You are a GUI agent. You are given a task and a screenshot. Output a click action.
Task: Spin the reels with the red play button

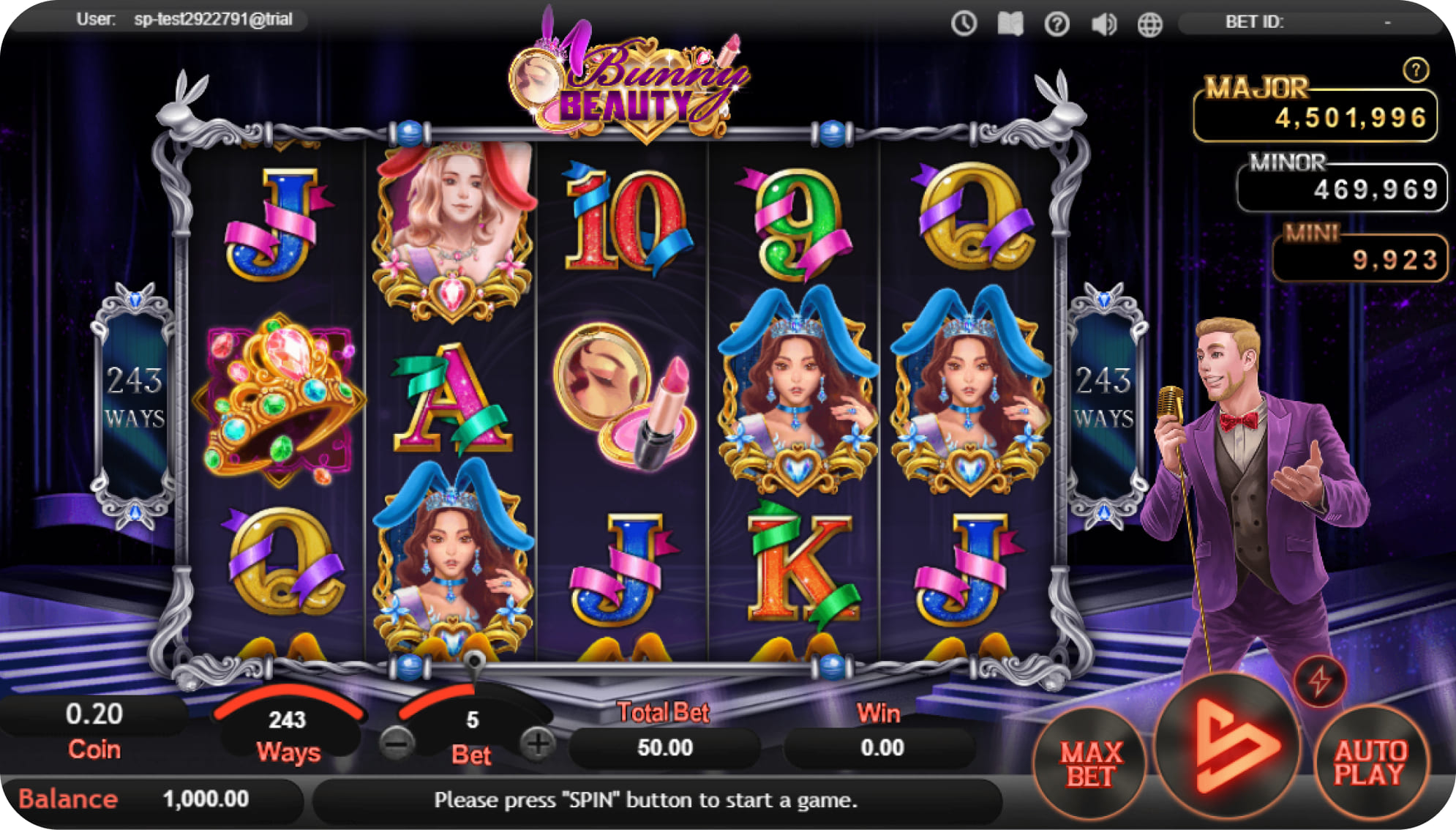coord(1229,748)
